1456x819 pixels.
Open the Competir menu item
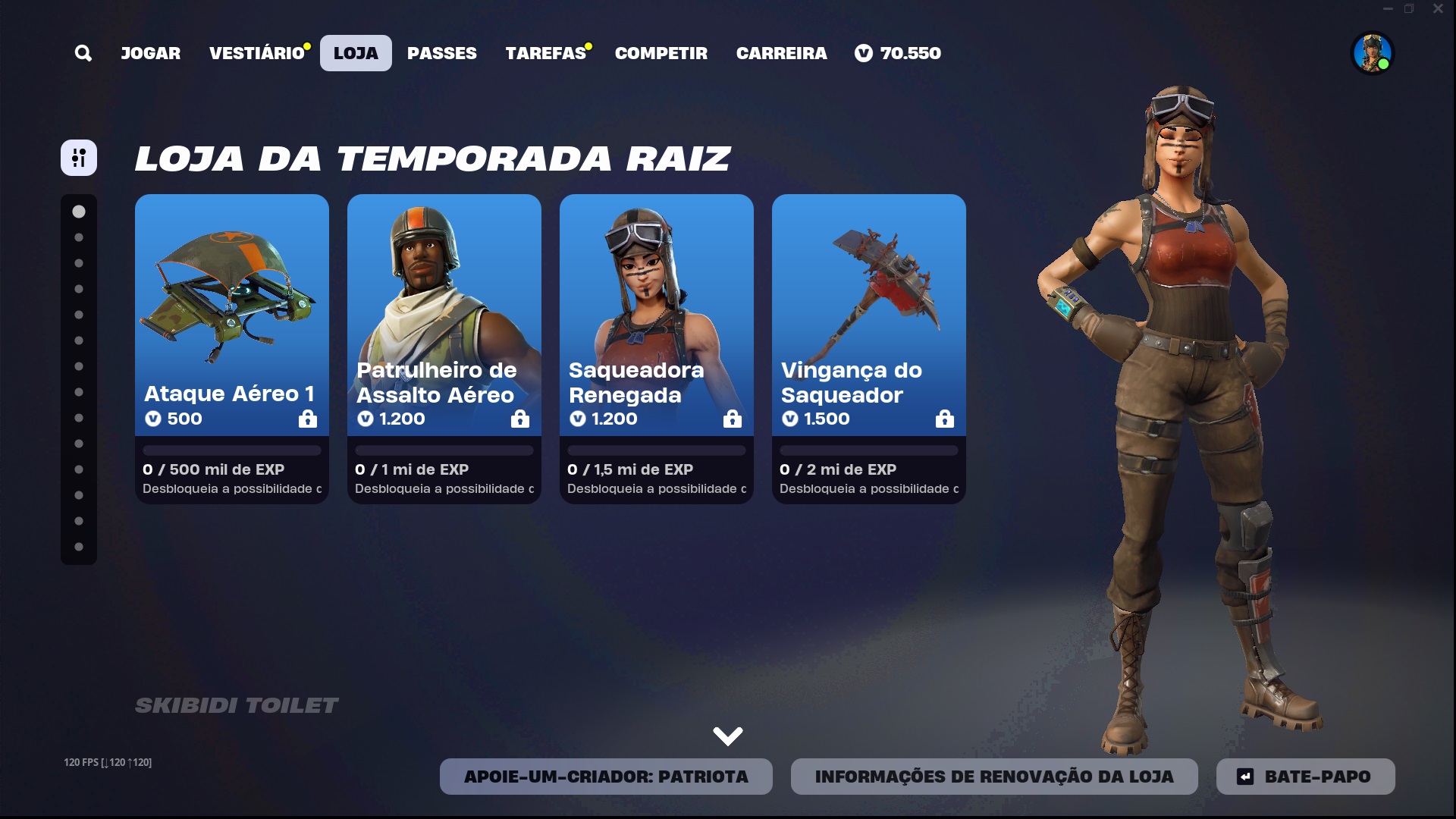(661, 53)
